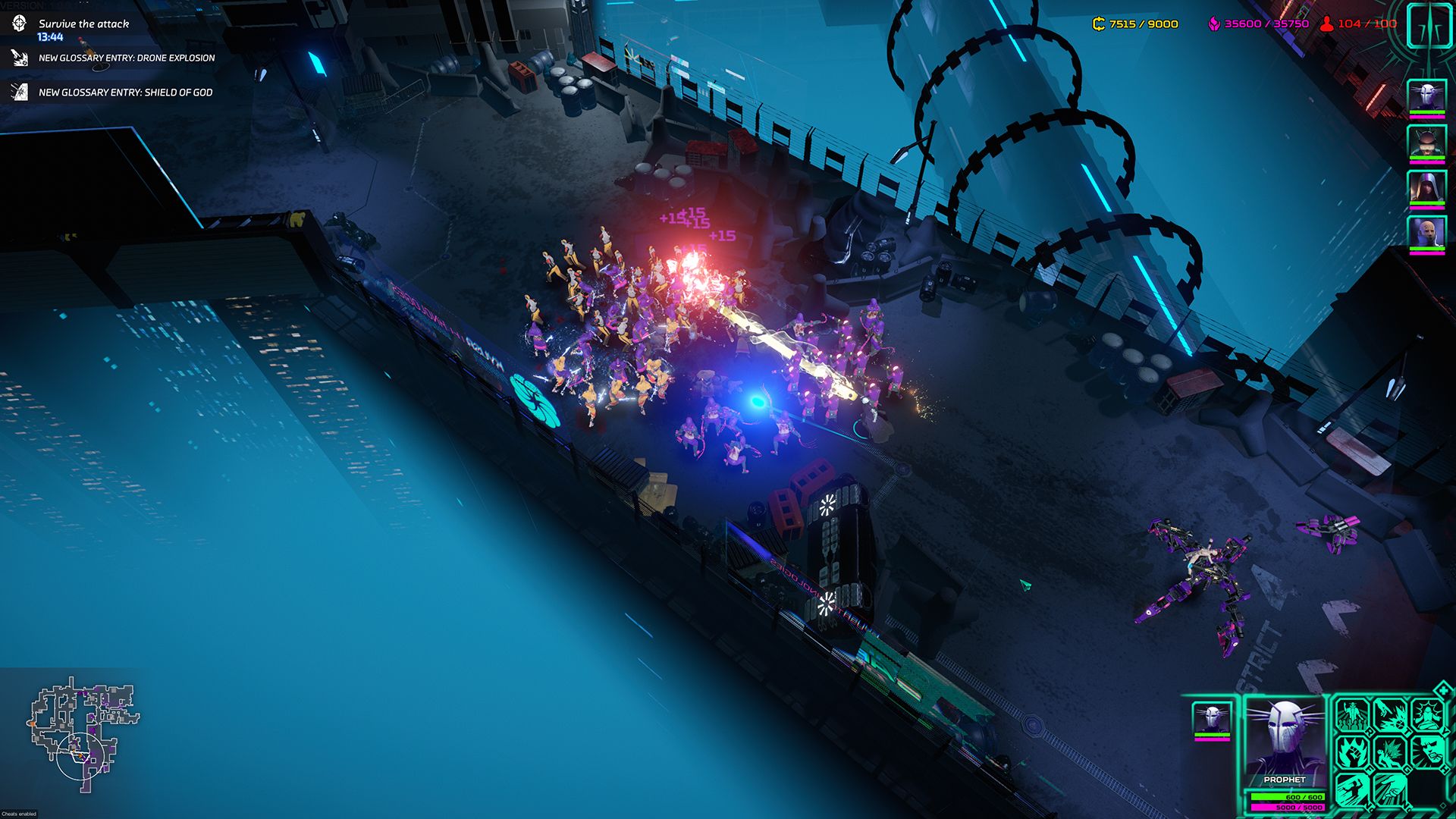Image resolution: width=1456 pixels, height=819 pixels.
Task: Activate the figure knocked back ability (G)
Action: pyautogui.click(x=1389, y=752)
